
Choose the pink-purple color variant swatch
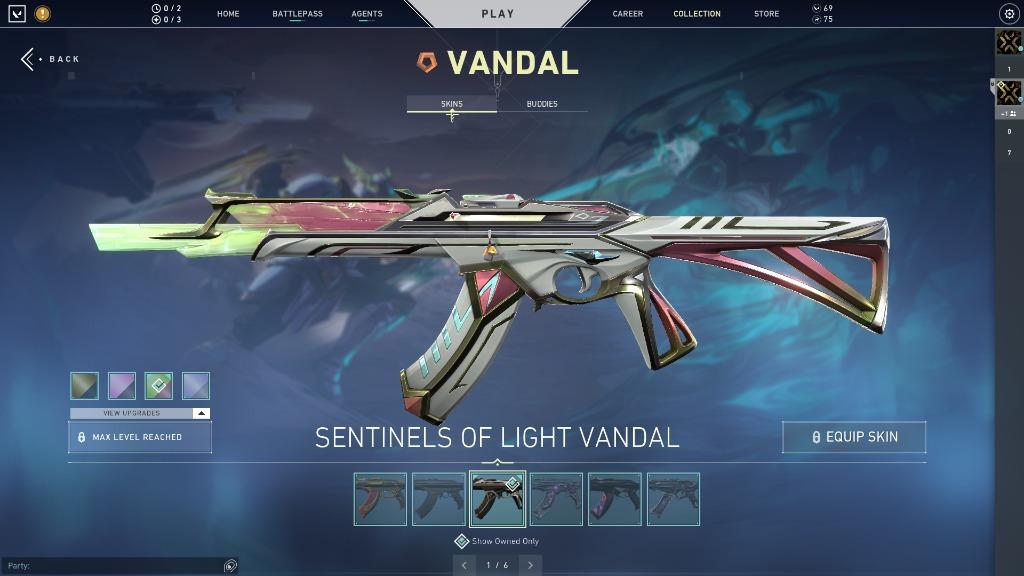tap(122, 386)
